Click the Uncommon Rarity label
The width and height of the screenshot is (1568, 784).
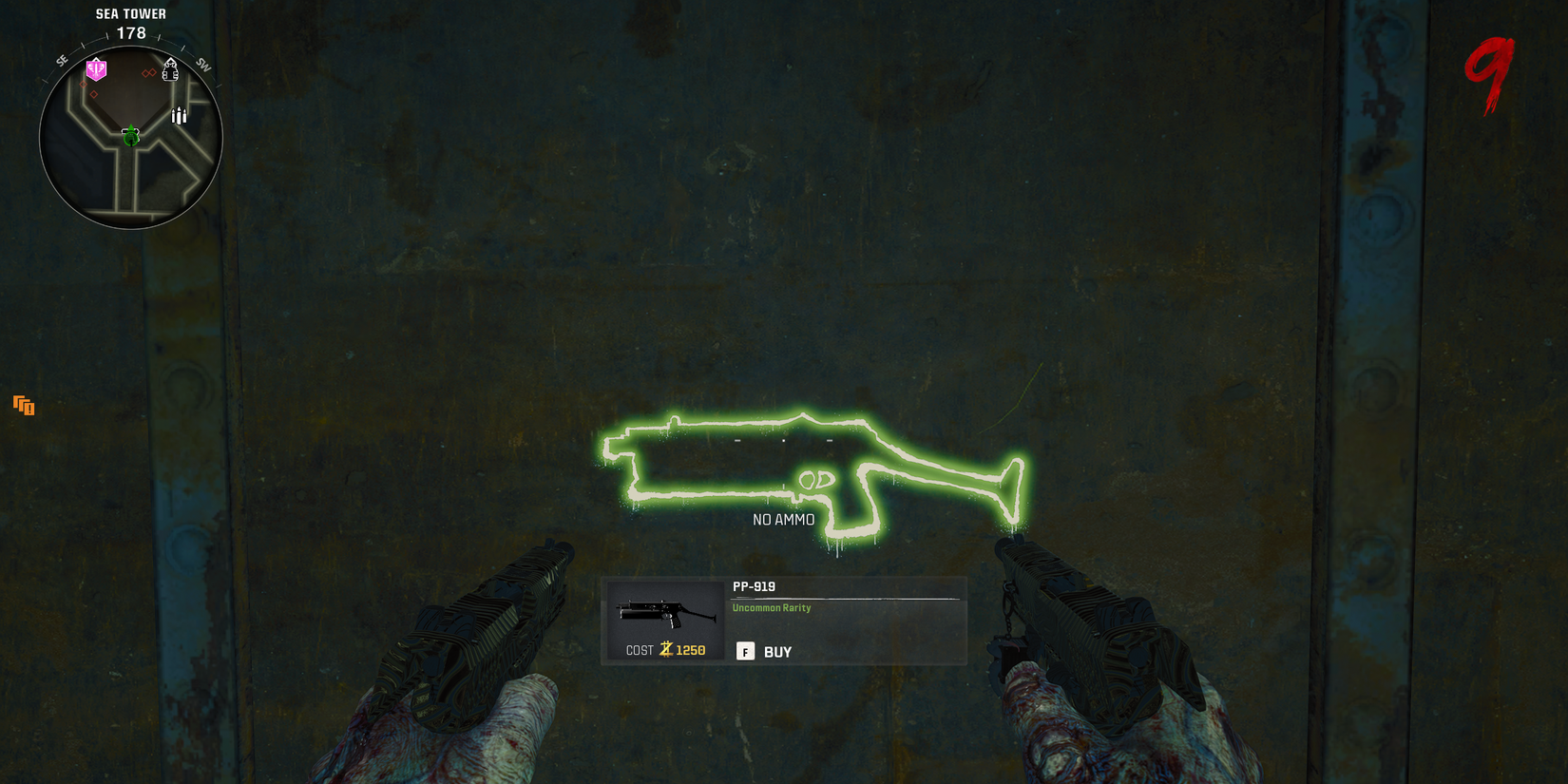771,608
